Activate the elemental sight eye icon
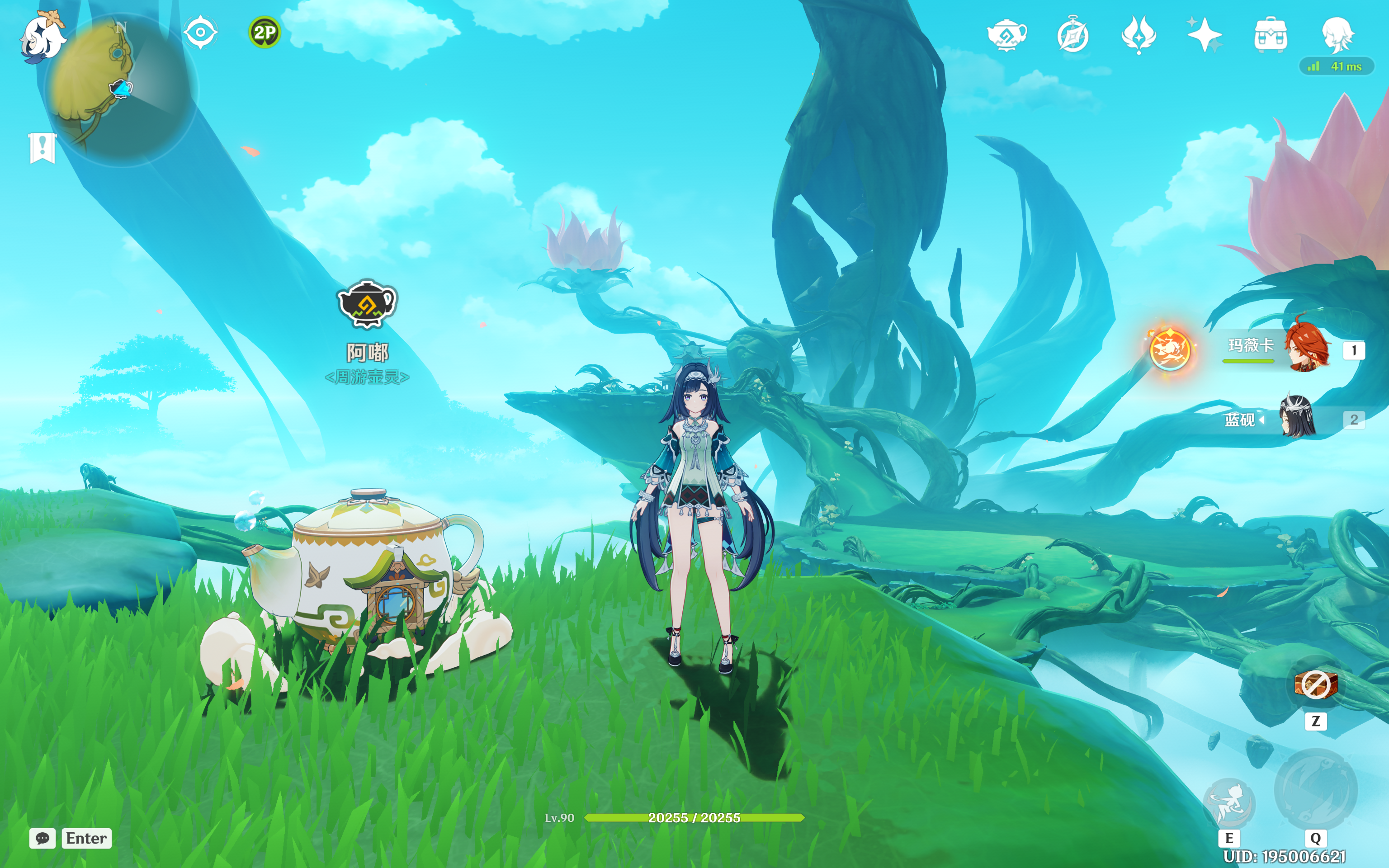 point(200,32)
